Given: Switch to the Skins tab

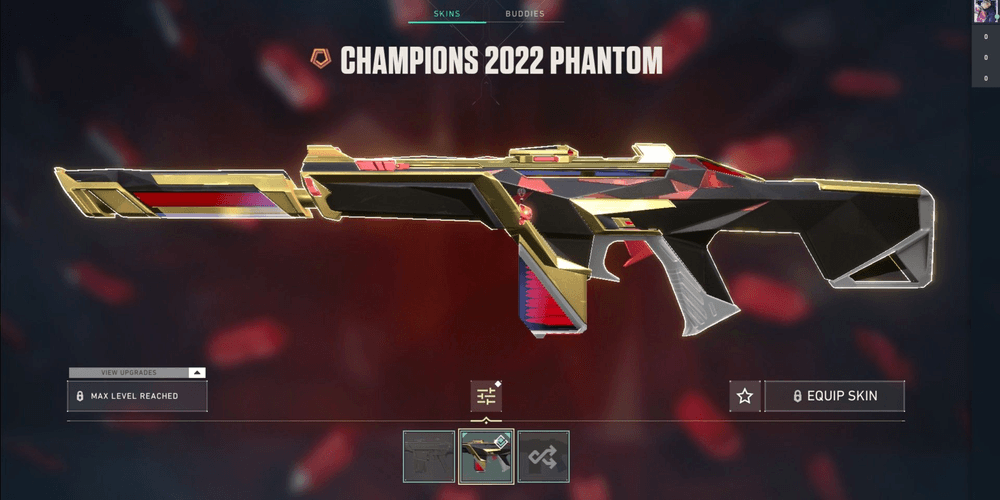Looking at the screenshot, I should (x=446, y=14).
